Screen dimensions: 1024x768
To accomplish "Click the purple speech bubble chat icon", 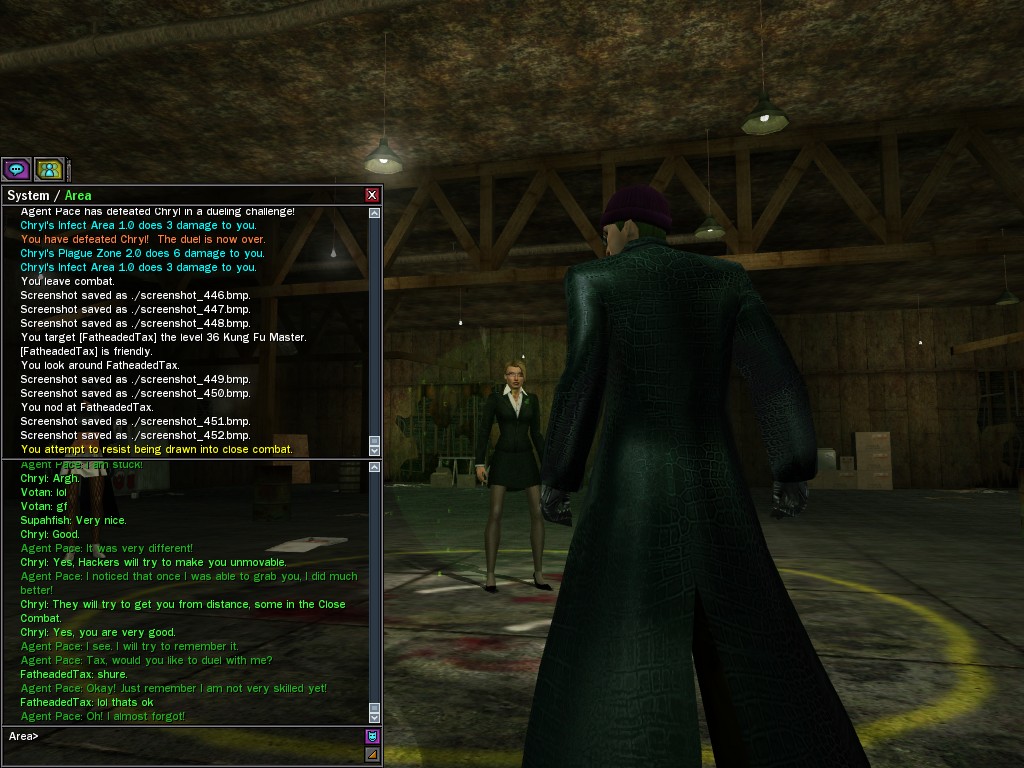I will 16,169.
